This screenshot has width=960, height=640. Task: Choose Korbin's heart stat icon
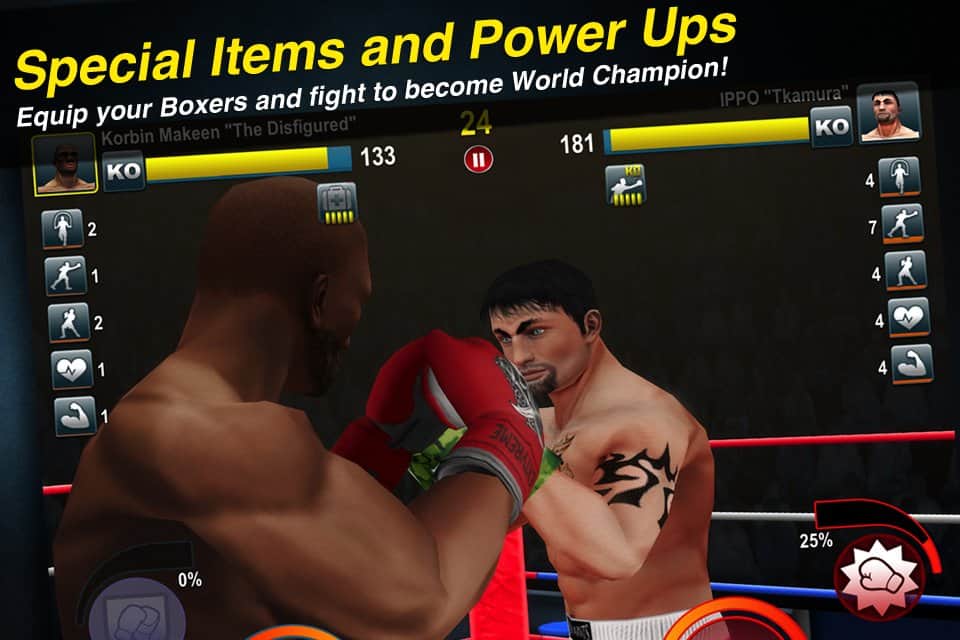coord(72,369)
